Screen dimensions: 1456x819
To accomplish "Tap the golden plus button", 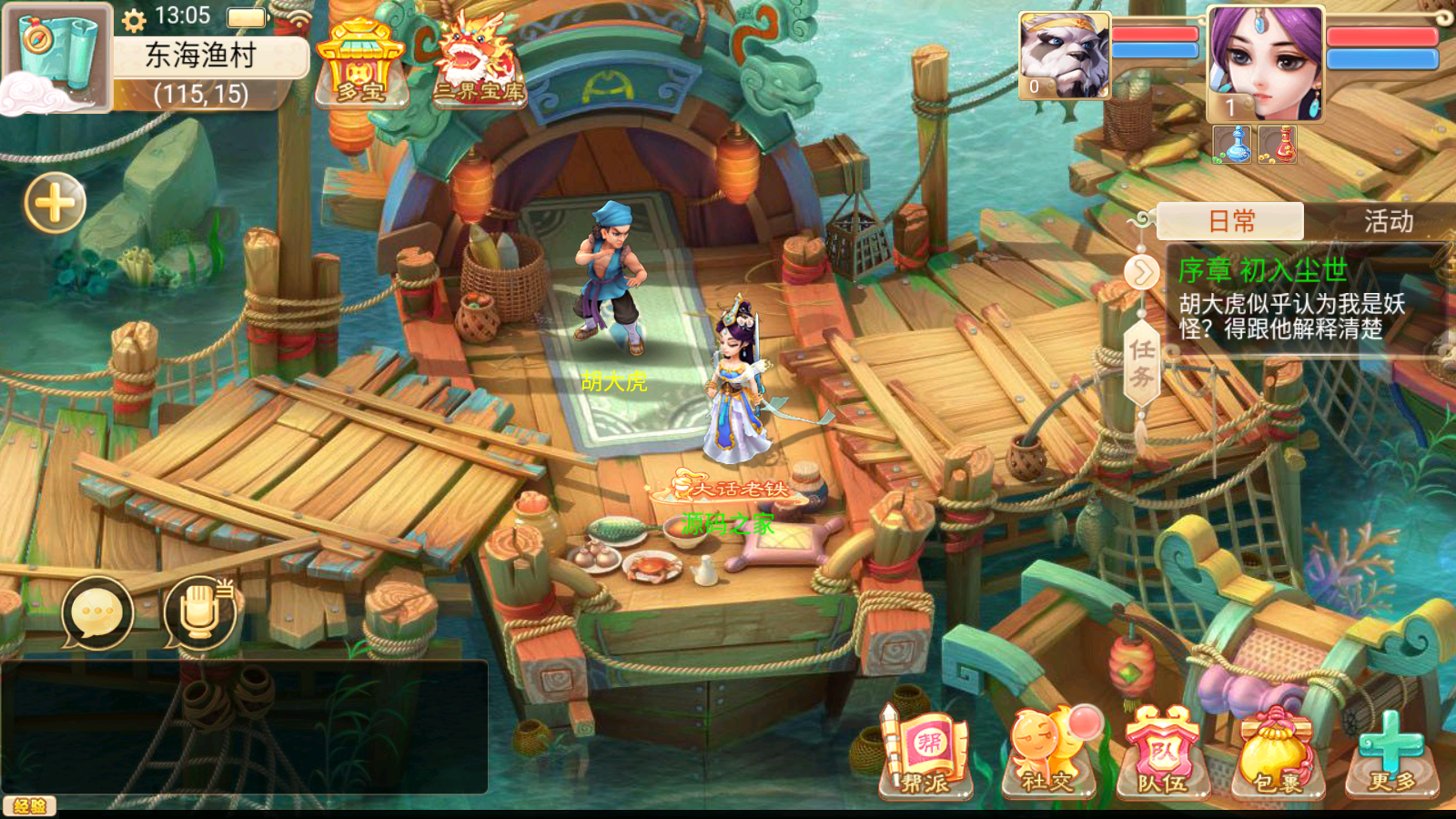I will click(56, 202).
